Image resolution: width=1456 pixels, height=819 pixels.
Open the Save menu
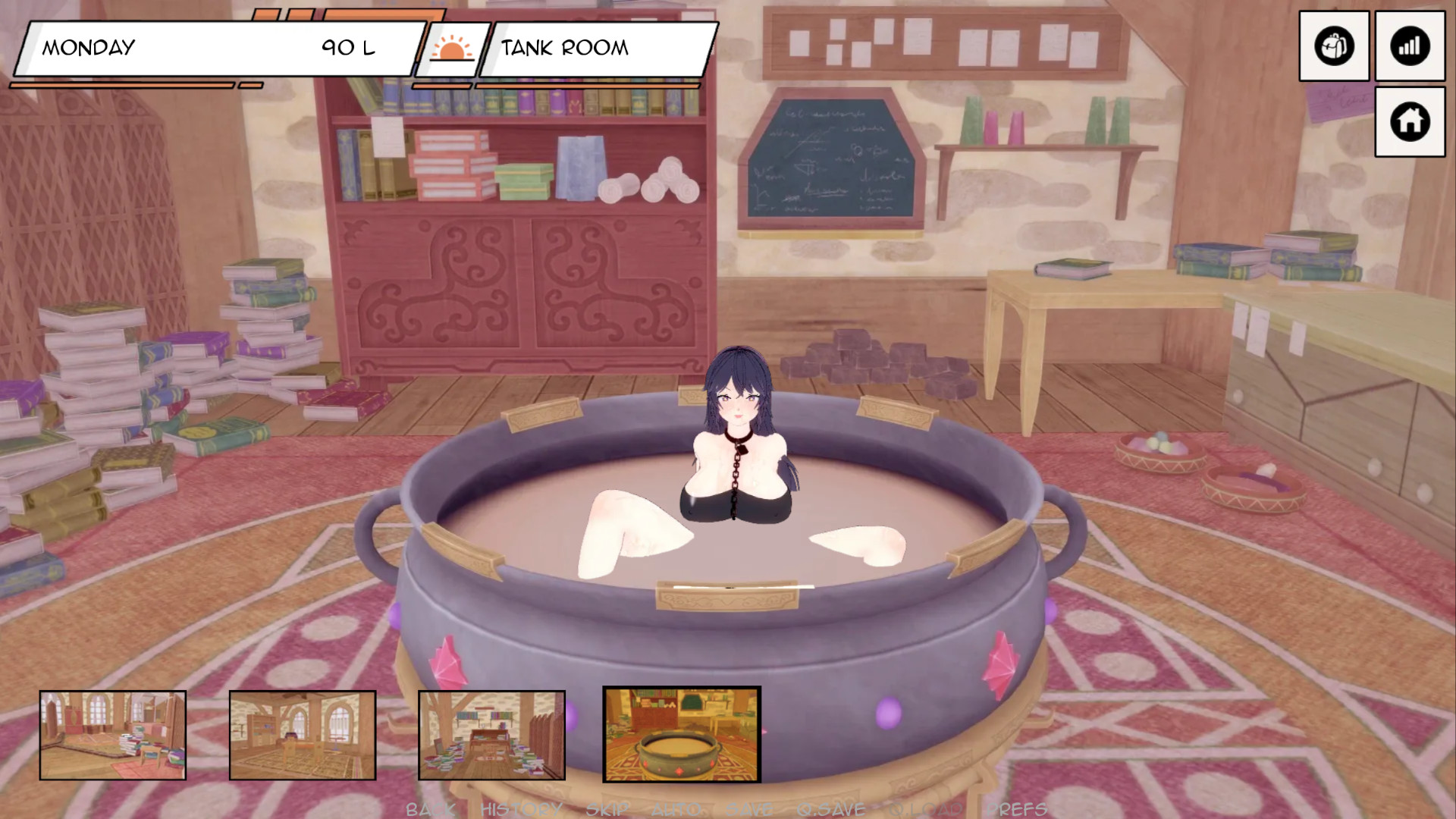749,809
